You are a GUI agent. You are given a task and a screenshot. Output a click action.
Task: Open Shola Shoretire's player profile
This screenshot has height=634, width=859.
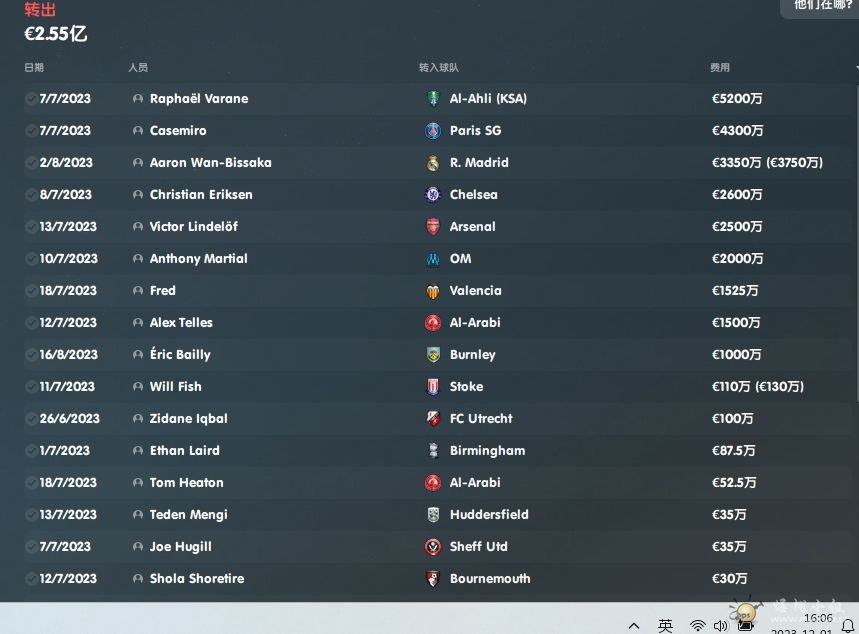(x=196, y=579)
